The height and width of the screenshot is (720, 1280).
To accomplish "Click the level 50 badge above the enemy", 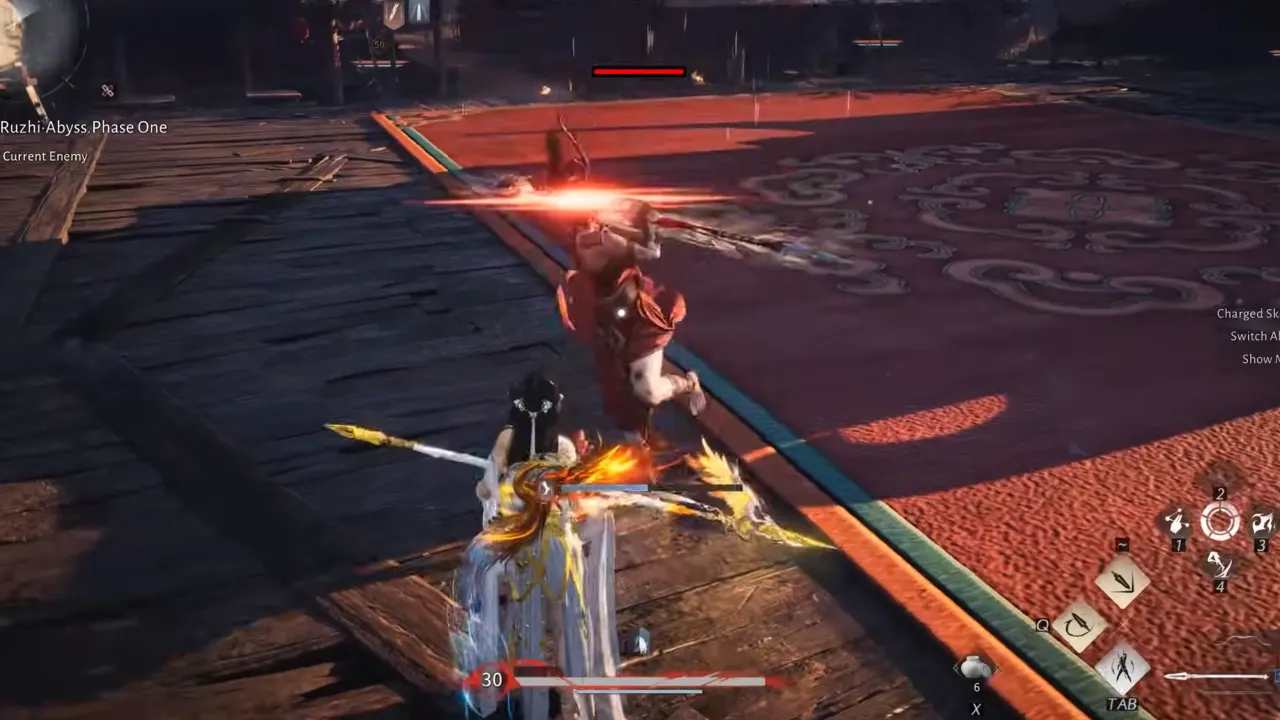I will click(380, 44).
